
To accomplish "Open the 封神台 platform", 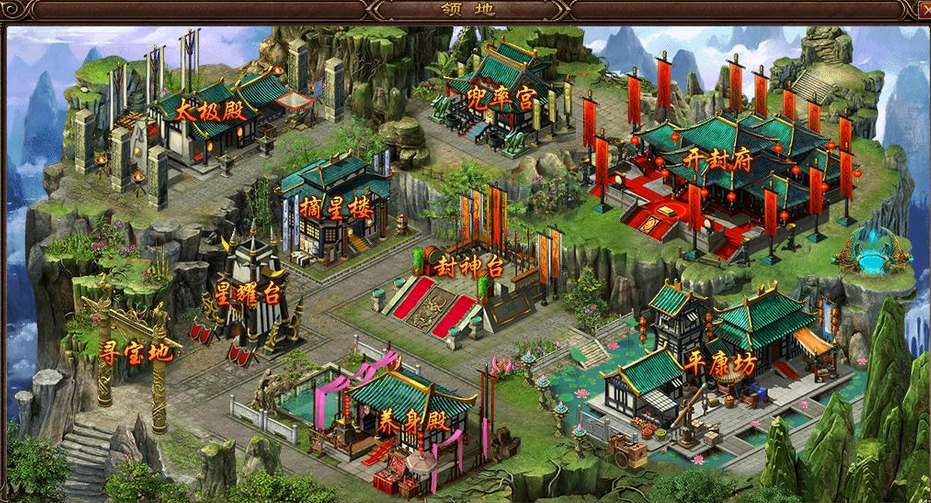I will pos(467,265).
